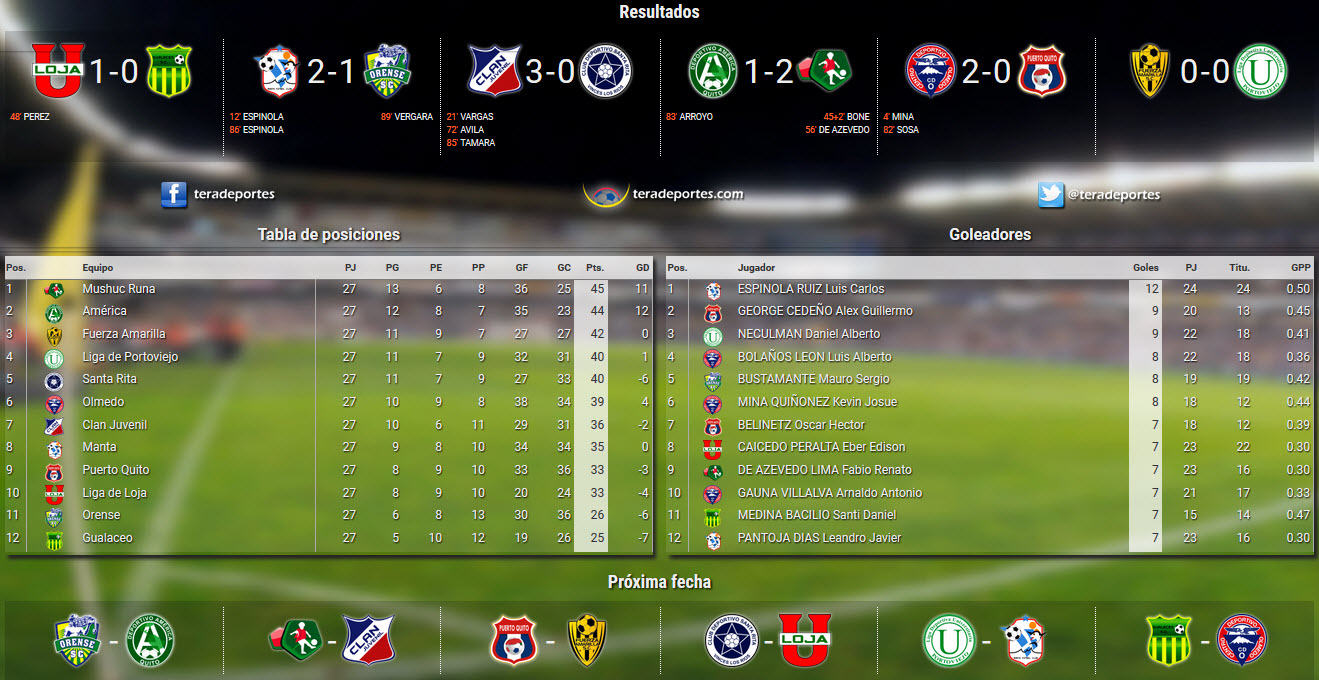Pick scorer PANTOJA DIAS Leandro Javier
Image resolution: width=1319 pixels, height=680 pixels.
click(x=818, y=538)
